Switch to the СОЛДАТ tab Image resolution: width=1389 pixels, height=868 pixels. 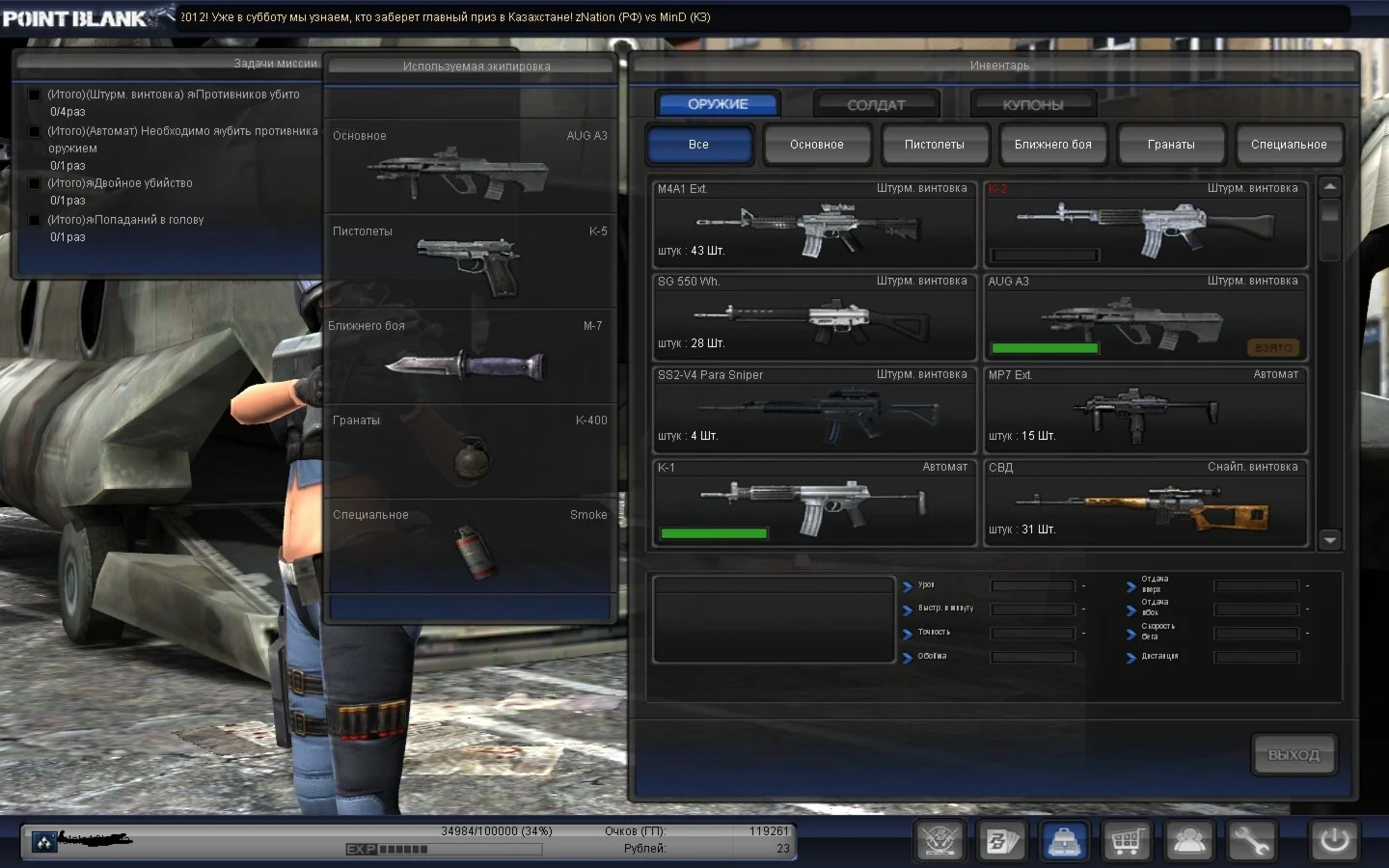(875, 104)
